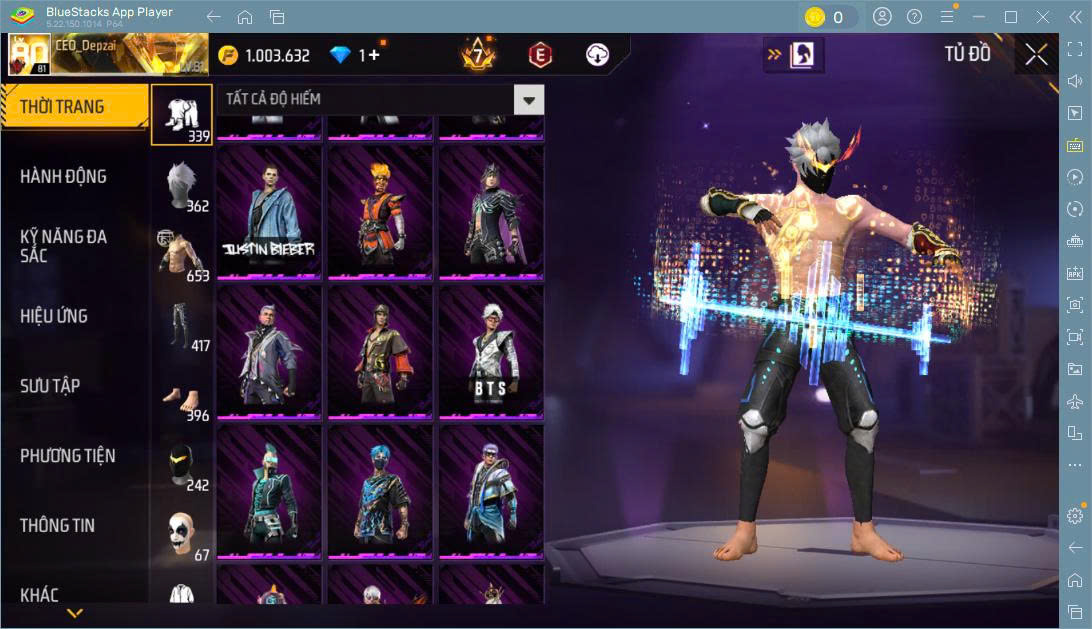Viewport: 1092px width, 629px height.
Task: Open the HIỆU ỨNG category
Action: [x=54, y=316]
